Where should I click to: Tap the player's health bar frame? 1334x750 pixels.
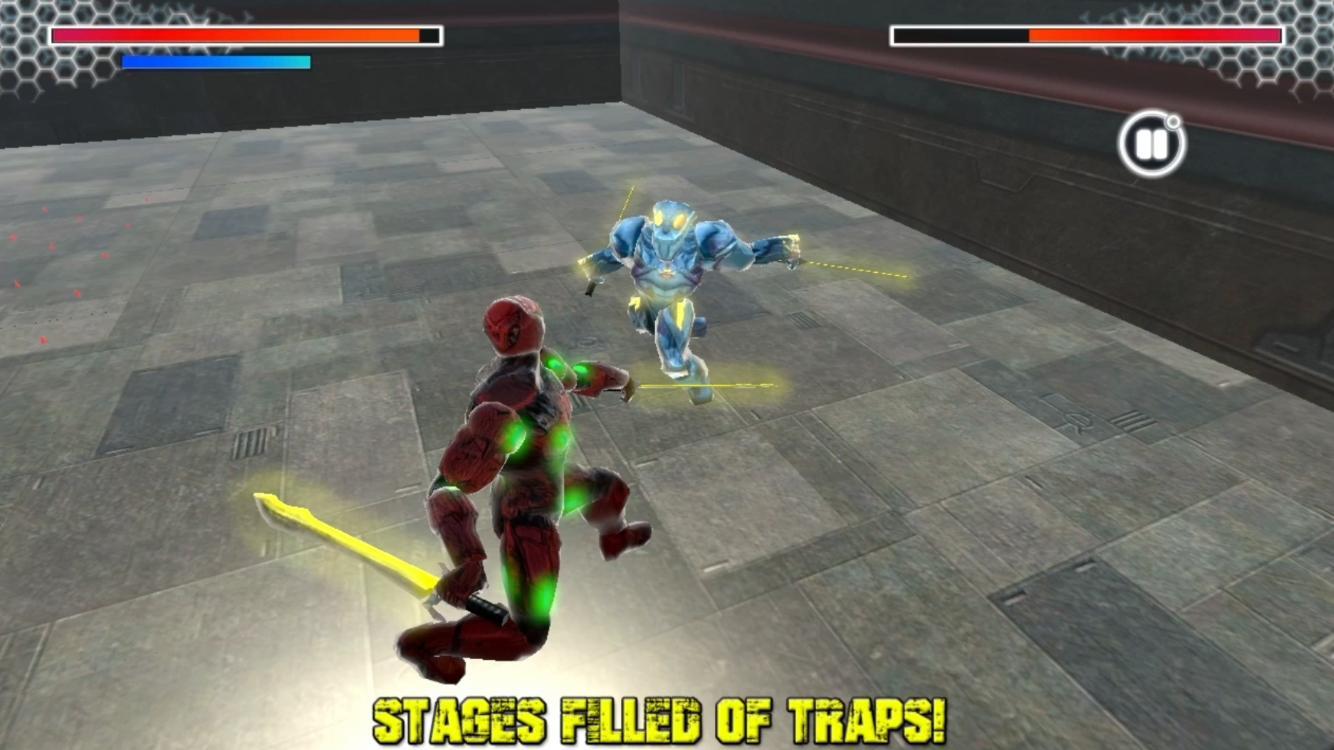pyautogui.click(x=240, y=35)
